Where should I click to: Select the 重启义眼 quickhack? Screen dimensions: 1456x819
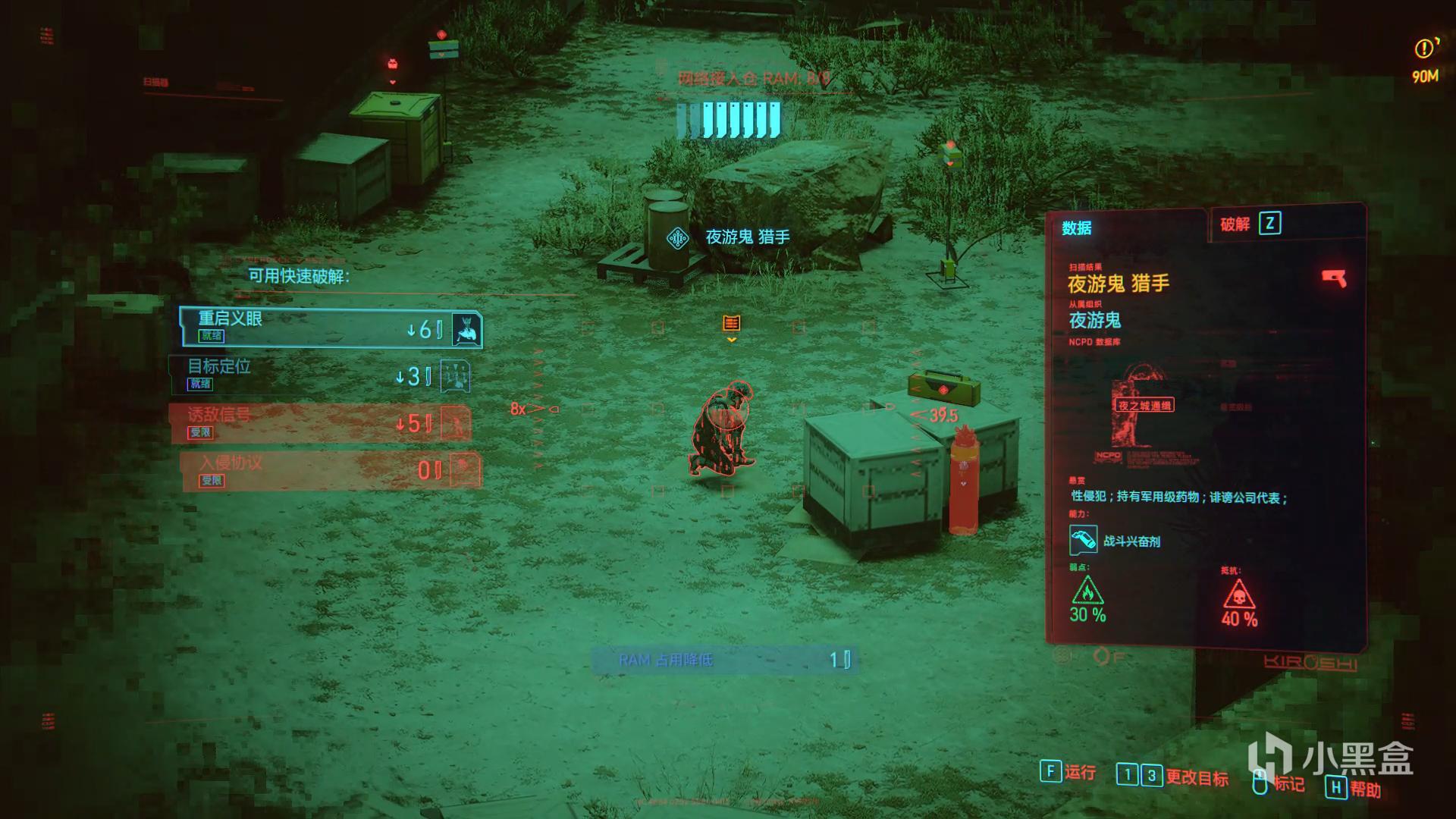click(330, 328)
